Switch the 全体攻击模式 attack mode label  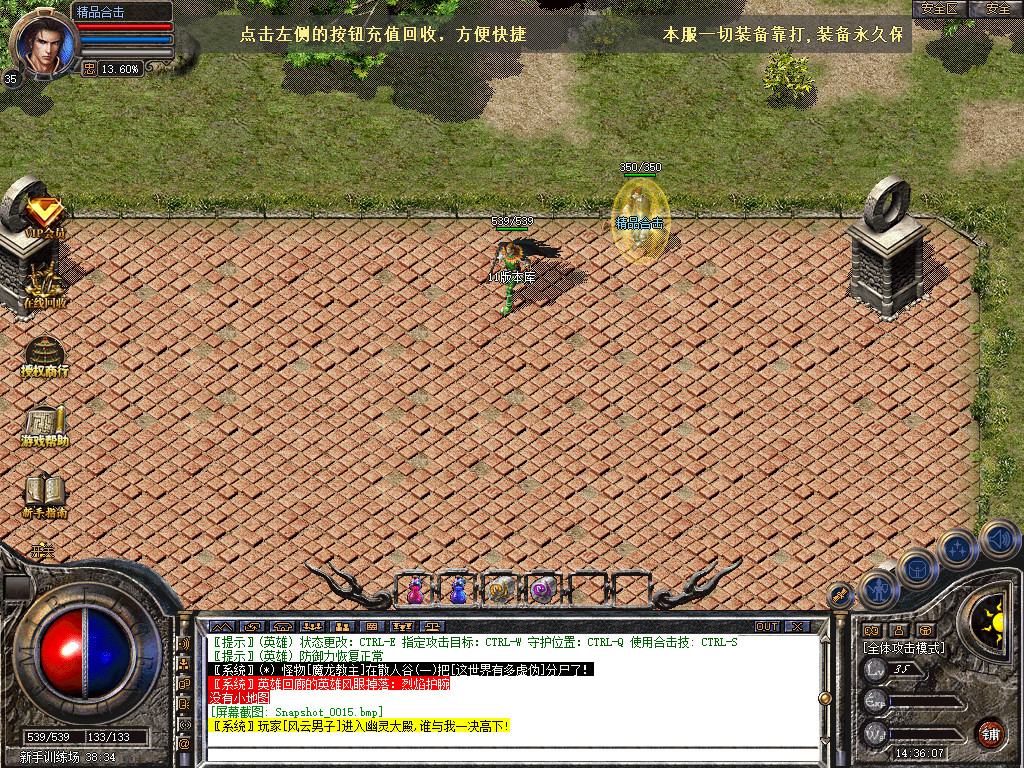904,648
